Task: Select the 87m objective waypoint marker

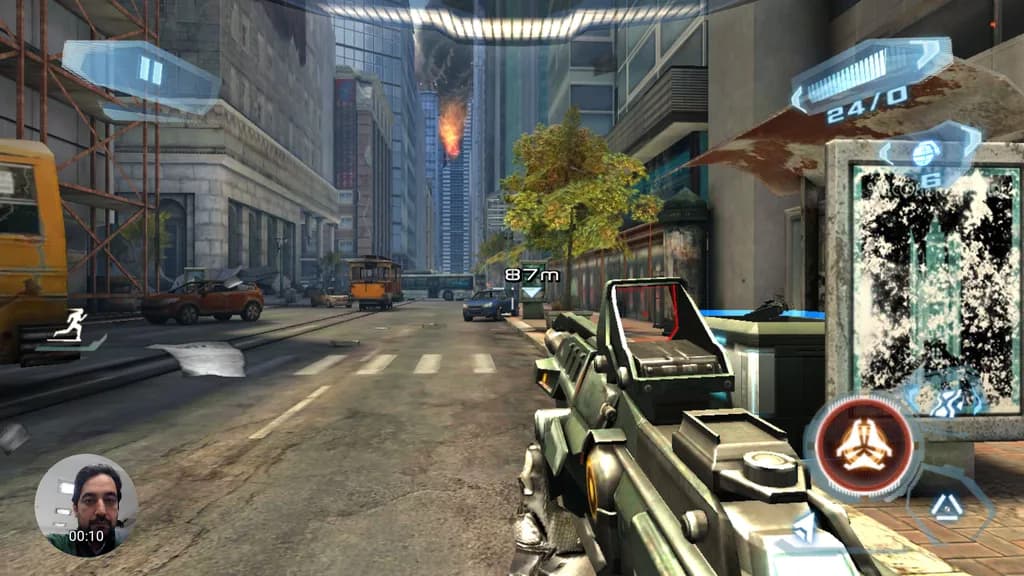Action: click(x=528, y=281)
